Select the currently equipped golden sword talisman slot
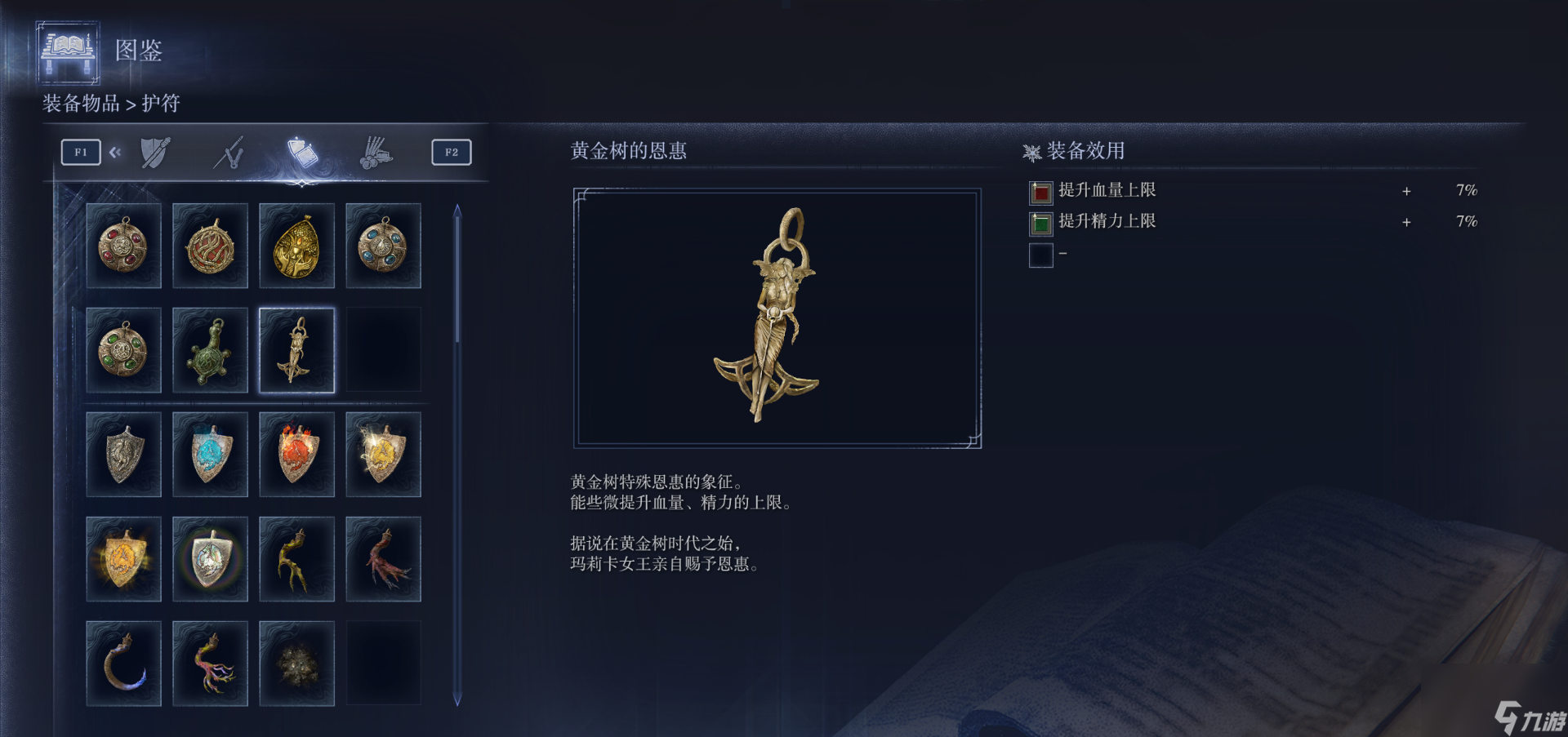The image size is (1568, 737). pos(296,350)
